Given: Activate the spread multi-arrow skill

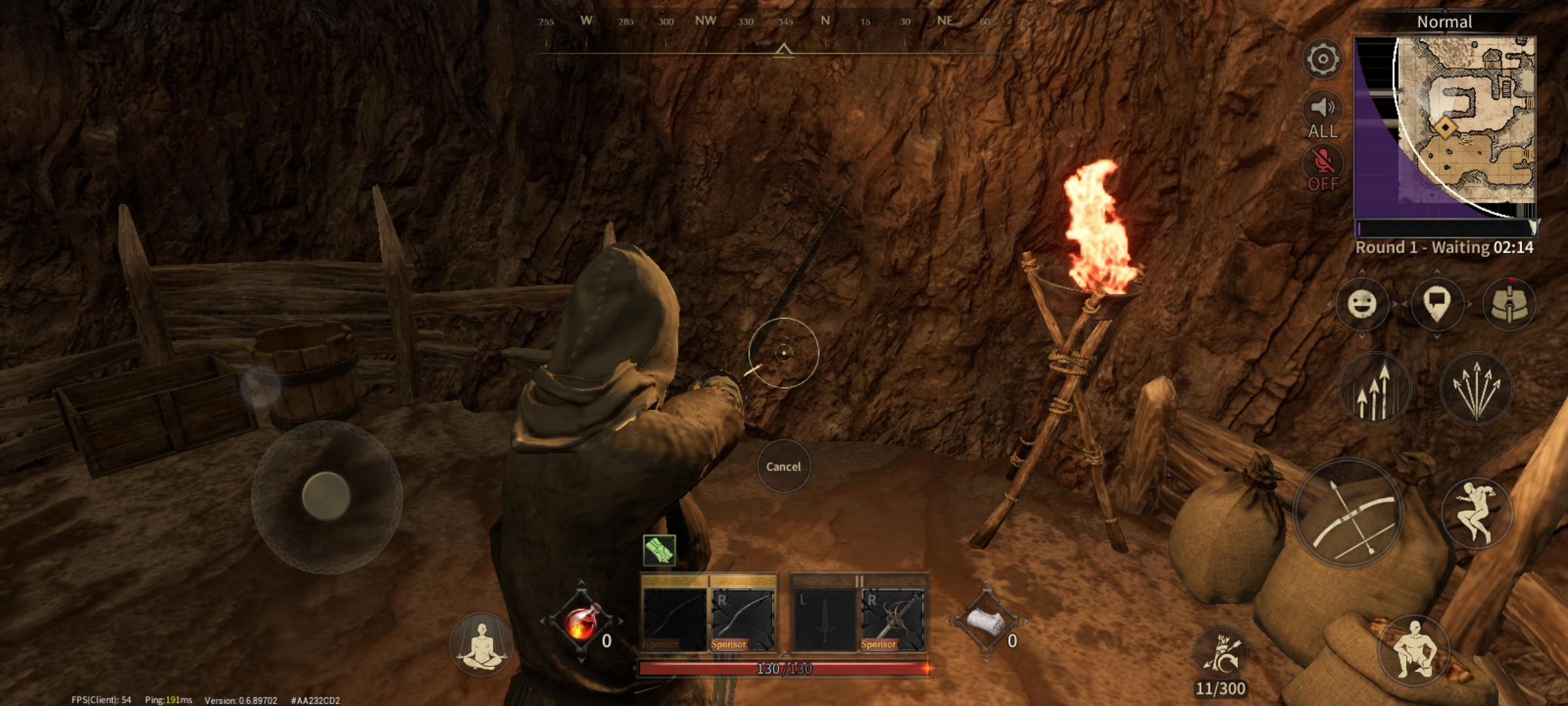Looking at the screenshot, I should [x=1476, y=389].
